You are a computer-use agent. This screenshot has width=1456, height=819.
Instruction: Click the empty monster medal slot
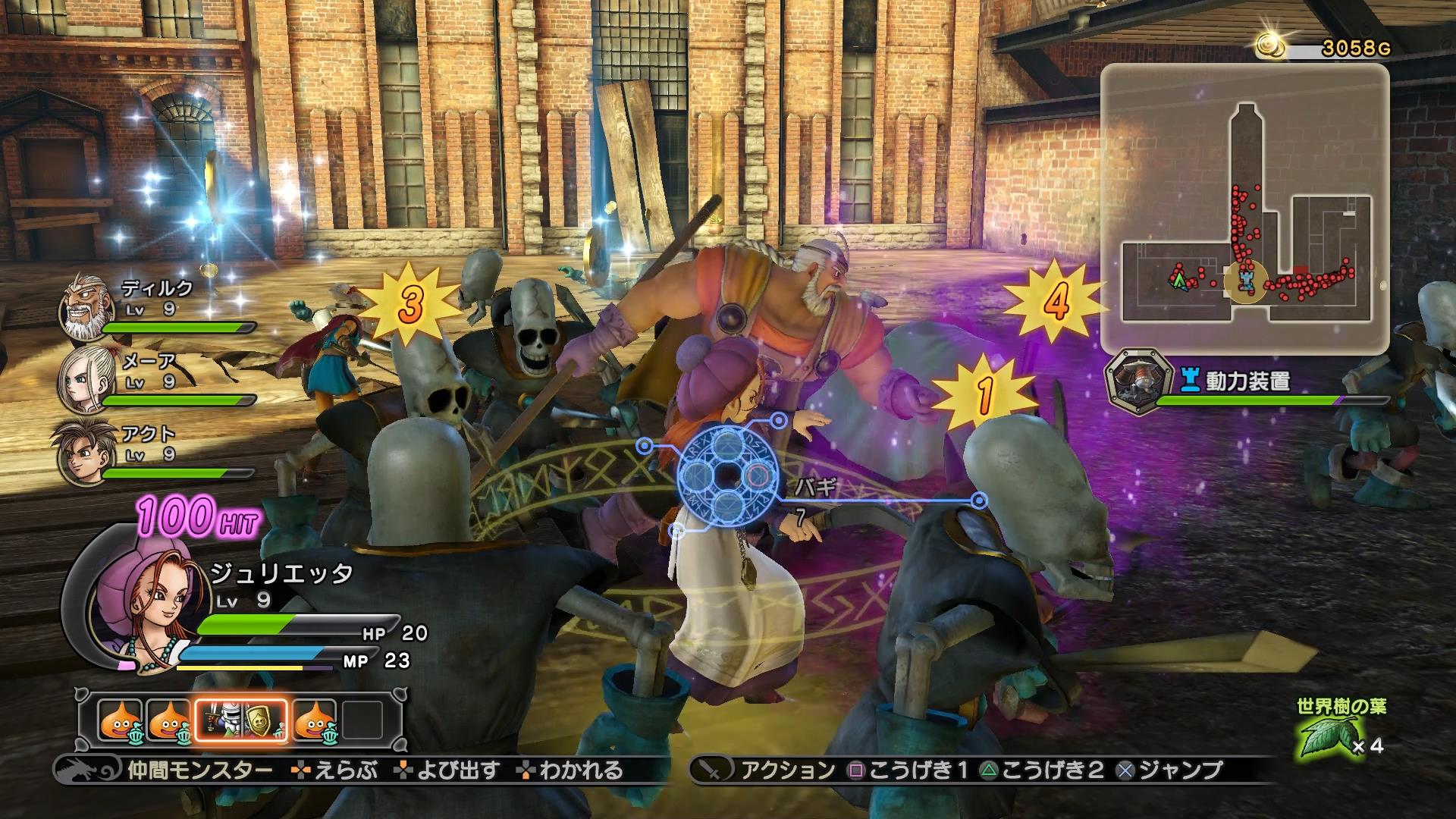pos(362,719)
